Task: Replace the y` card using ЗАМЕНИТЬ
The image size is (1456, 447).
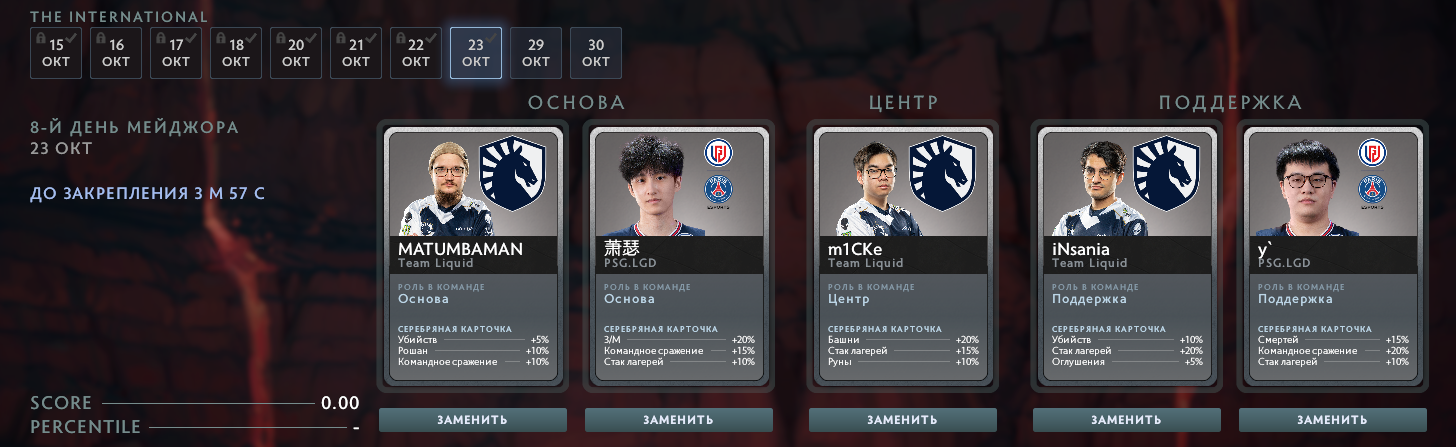Action: point(1333,420)
